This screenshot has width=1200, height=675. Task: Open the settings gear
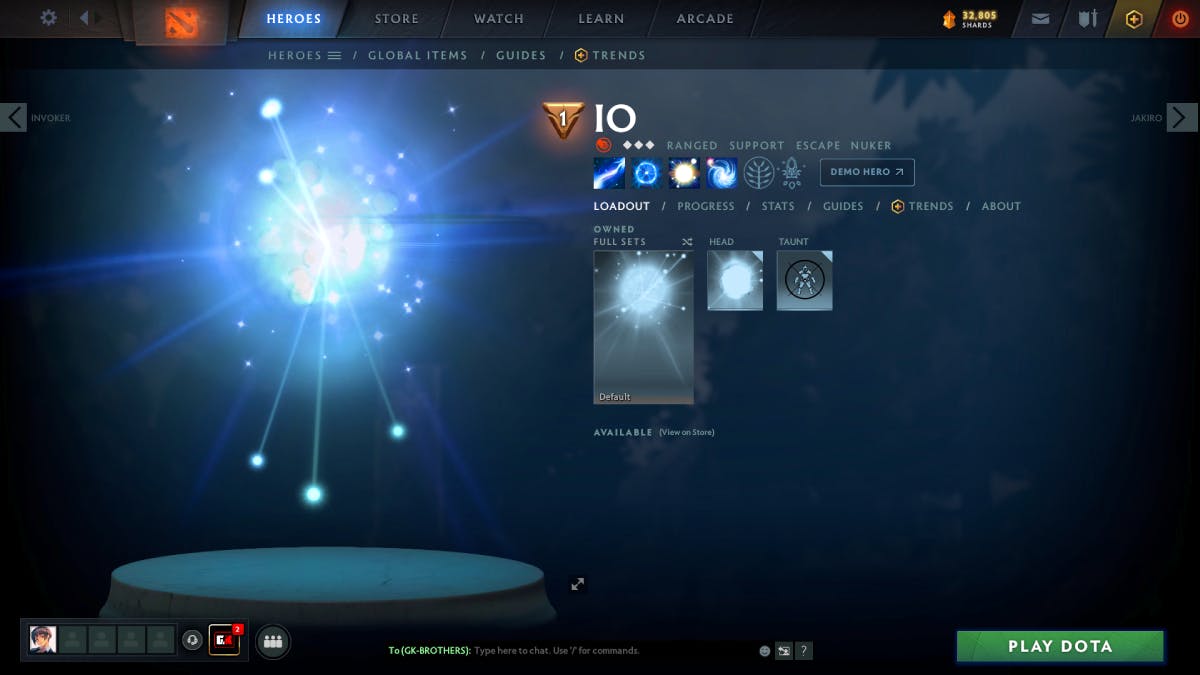click(x=48, y=18)
